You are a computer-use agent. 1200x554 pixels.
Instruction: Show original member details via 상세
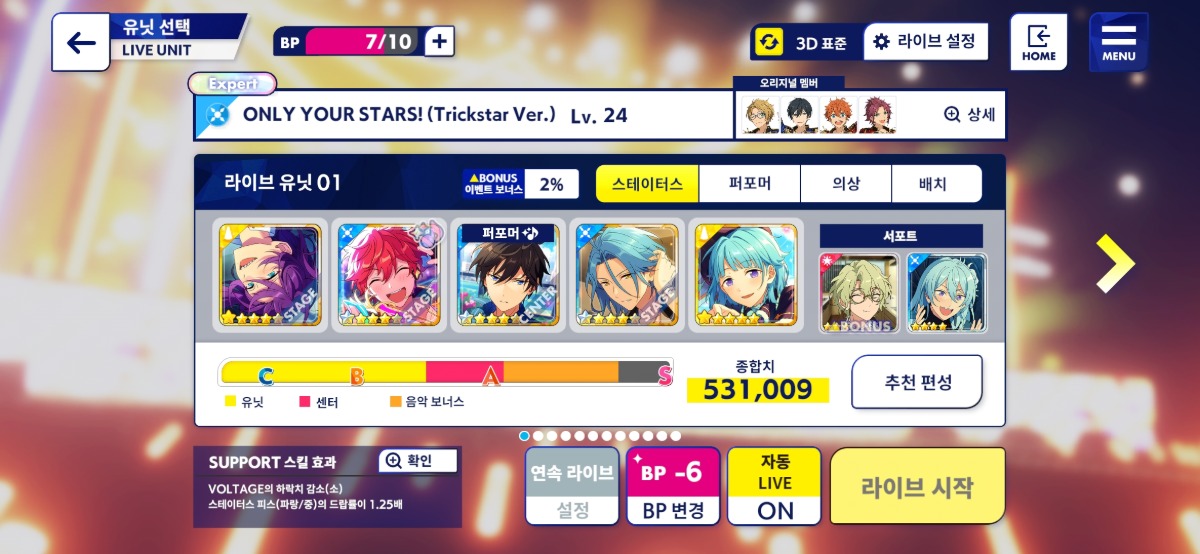coord(969,114)
